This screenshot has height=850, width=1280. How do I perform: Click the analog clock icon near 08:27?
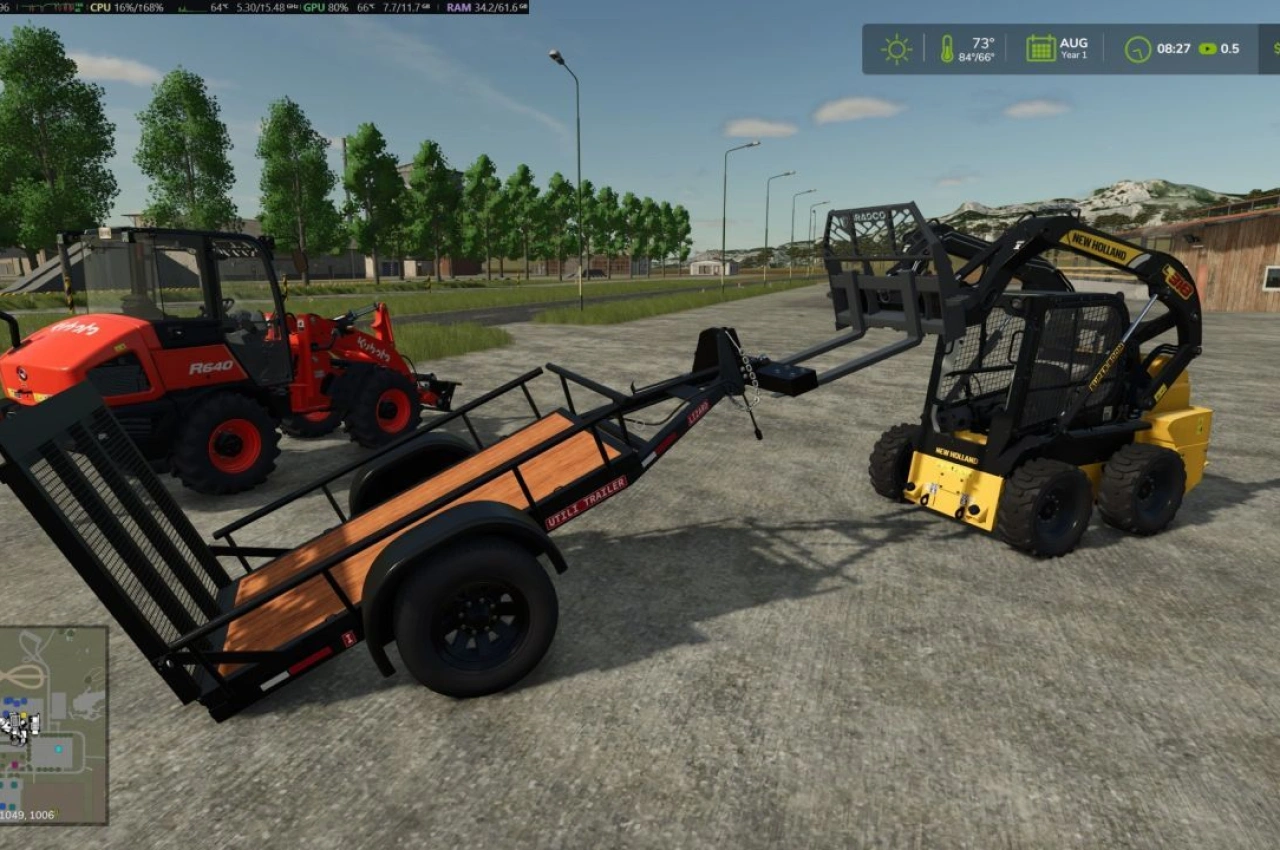coord(1135,47)
